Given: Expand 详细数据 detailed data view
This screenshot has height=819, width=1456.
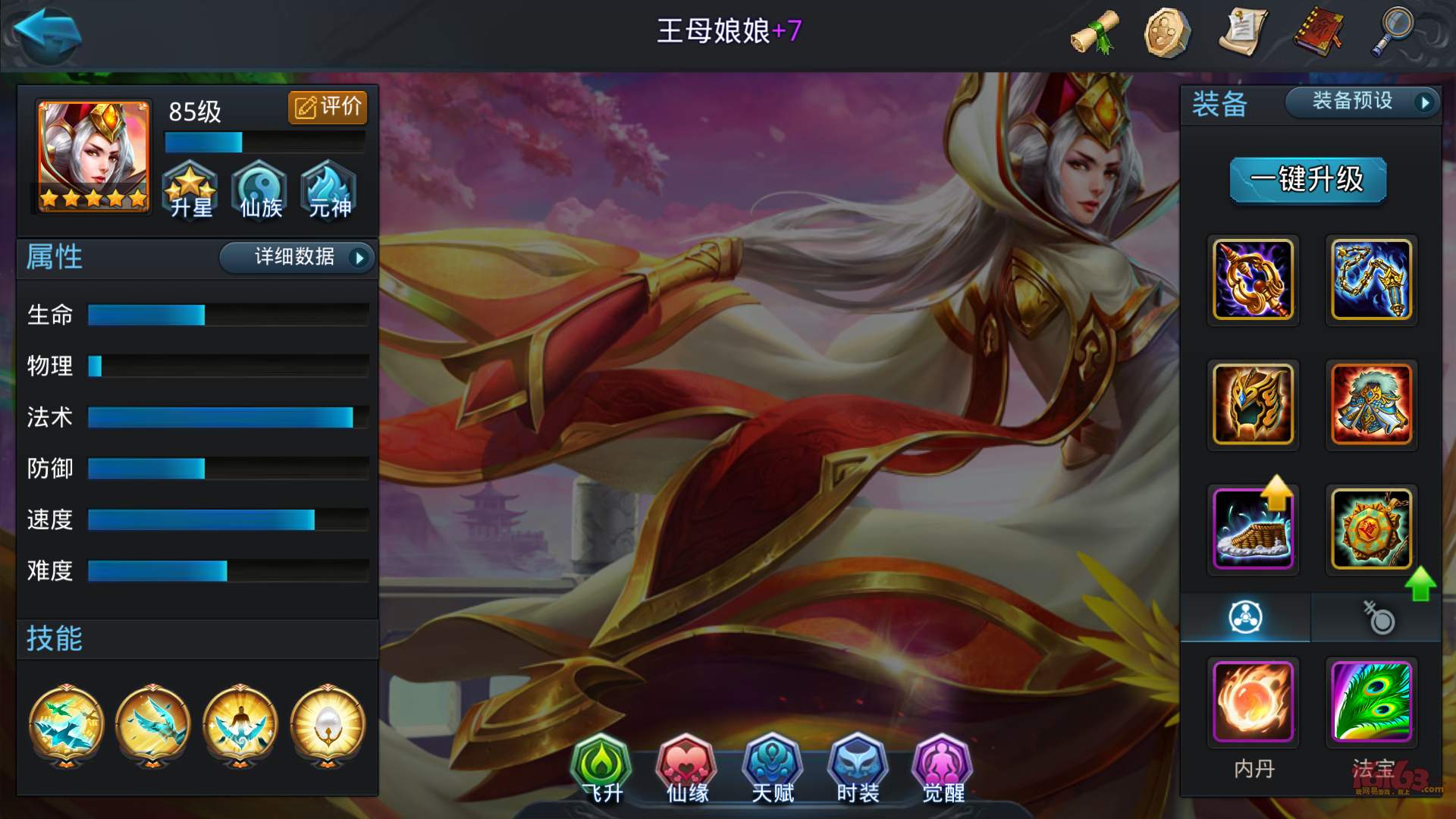Looking at the screenshot, I should 296,258.
